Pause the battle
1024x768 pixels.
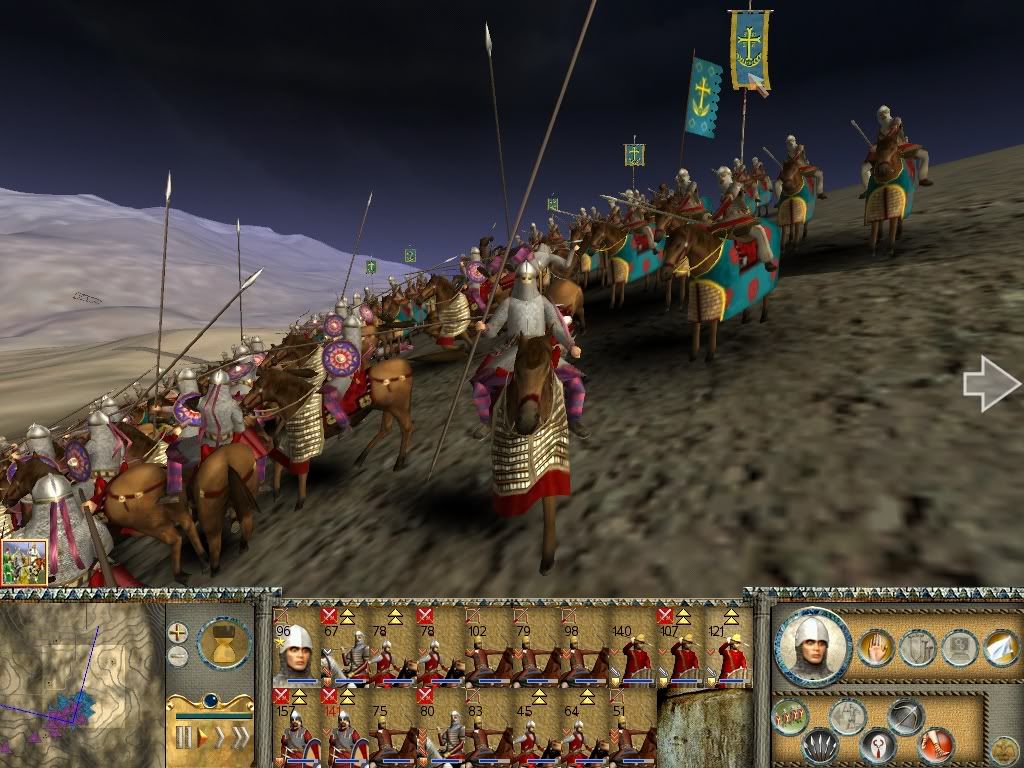pyautogui.click(x=183, y=738)
